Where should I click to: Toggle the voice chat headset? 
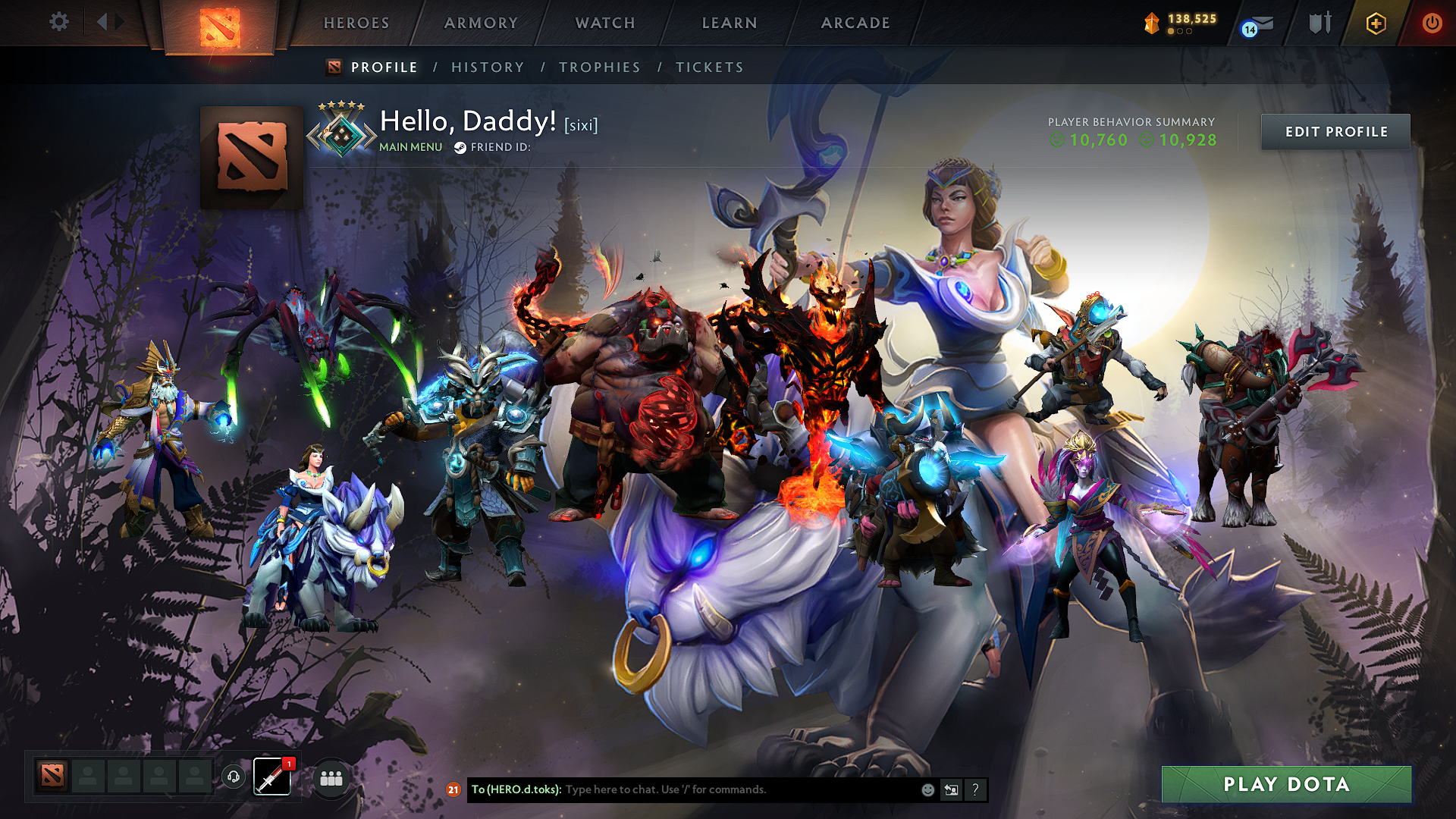point(234,777)
